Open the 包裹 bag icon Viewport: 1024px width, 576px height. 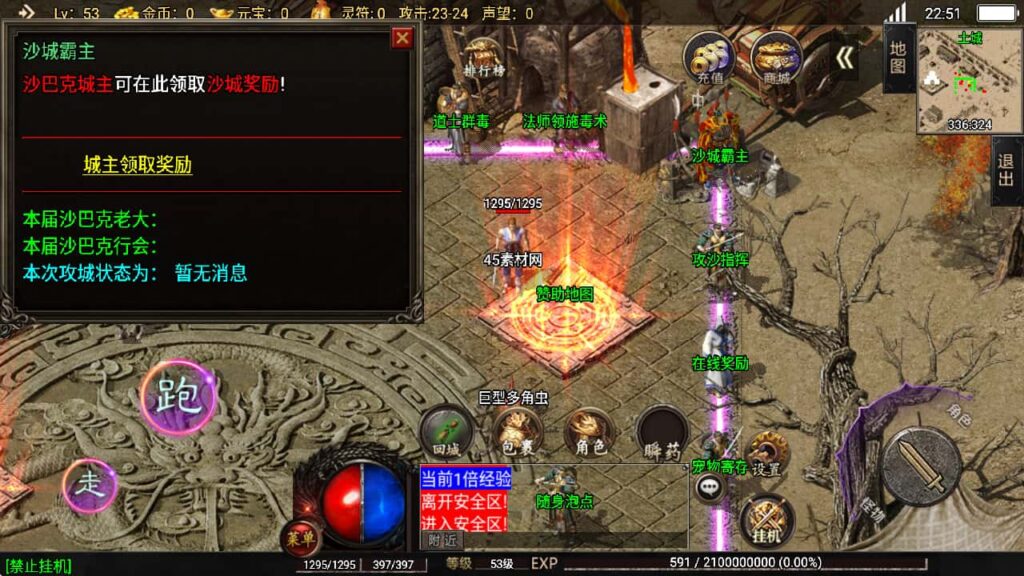coord(516,431)
